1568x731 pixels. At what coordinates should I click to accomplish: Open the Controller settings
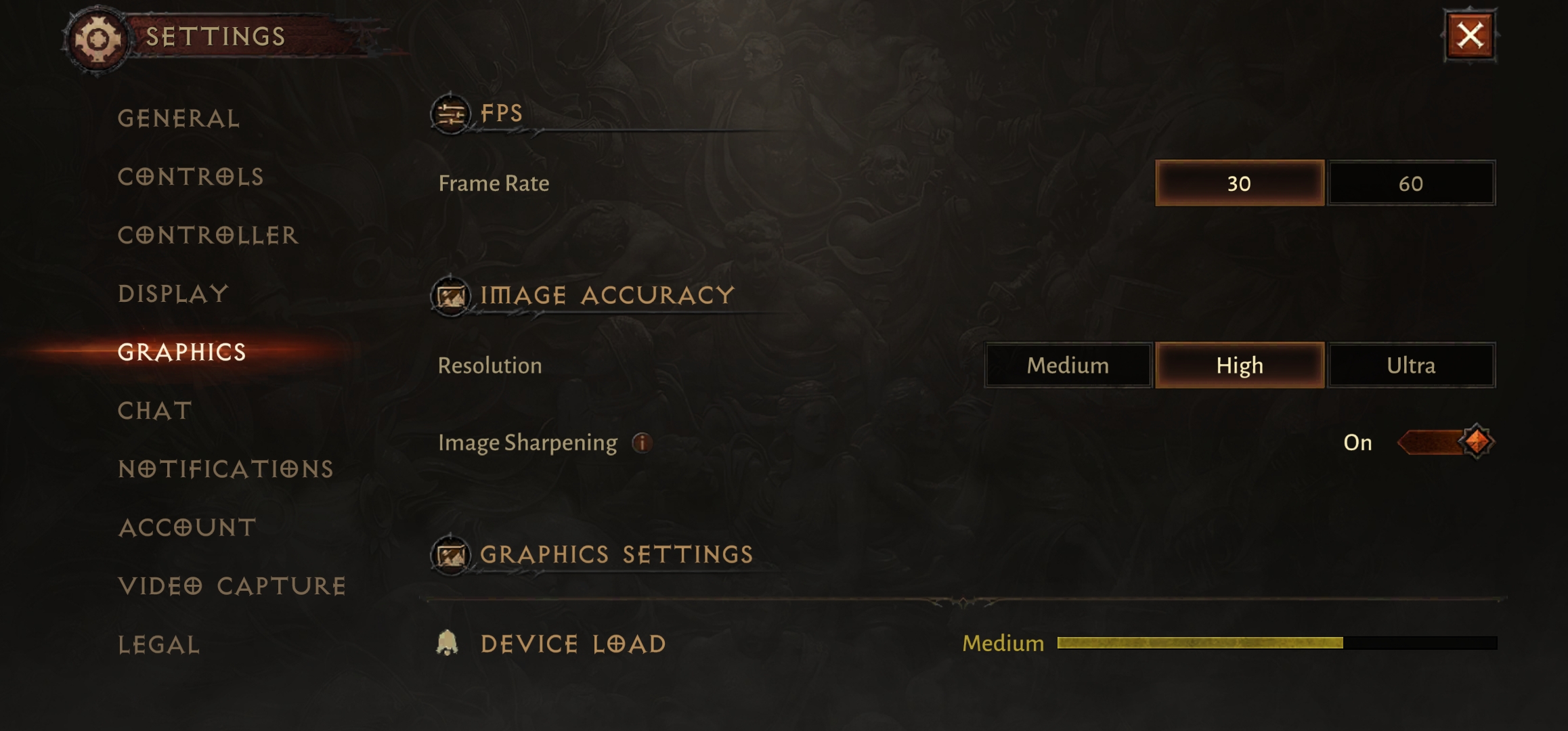pos(208,236)
